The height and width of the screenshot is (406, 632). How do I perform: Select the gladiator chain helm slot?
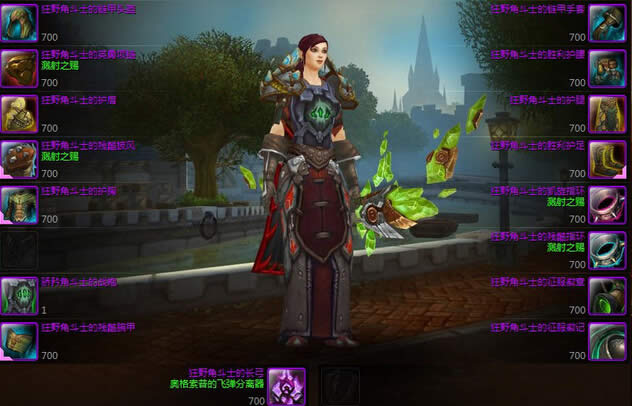[x=19, y=22]
